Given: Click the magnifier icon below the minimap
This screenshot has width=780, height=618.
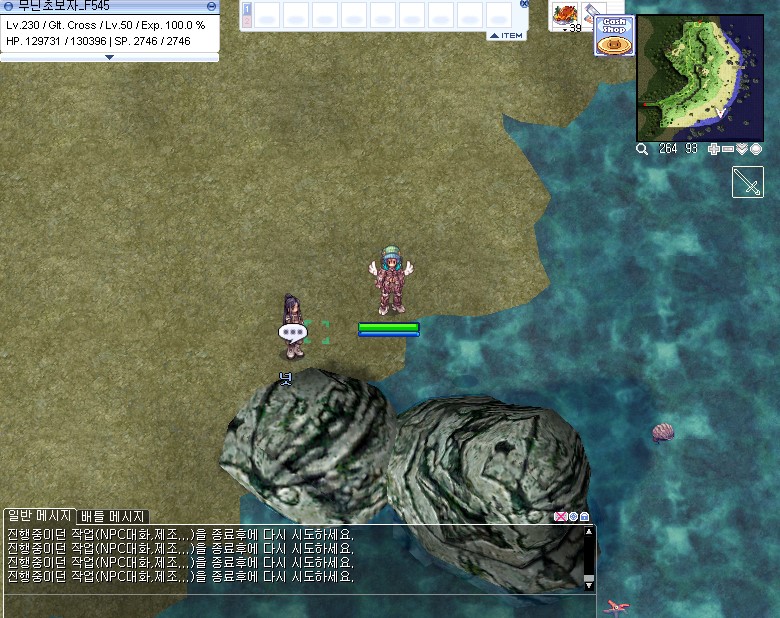Looking at the screenshot, I should click(x=643, y=149).
